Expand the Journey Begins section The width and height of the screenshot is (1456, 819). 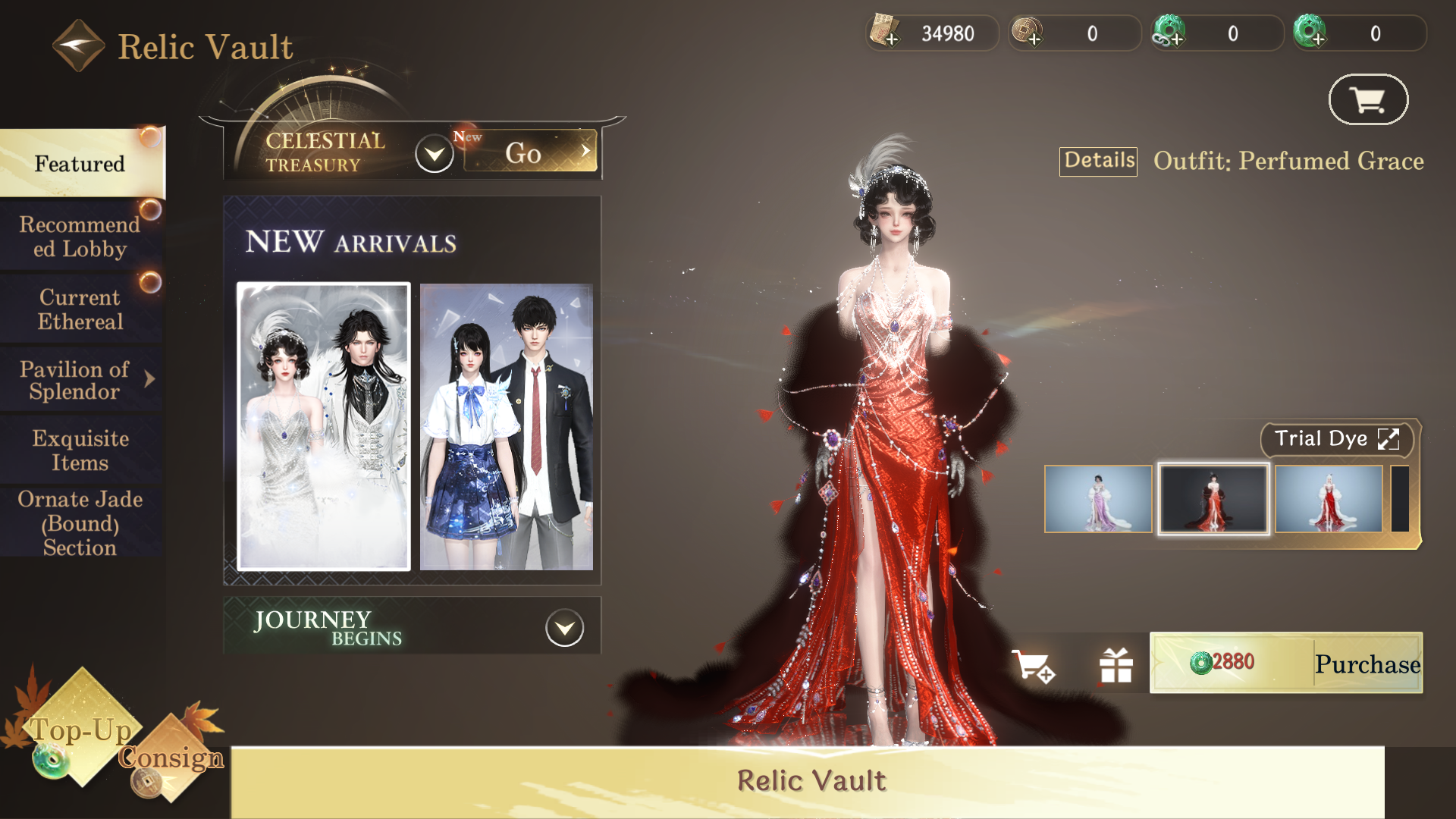[x=565, y=628]
